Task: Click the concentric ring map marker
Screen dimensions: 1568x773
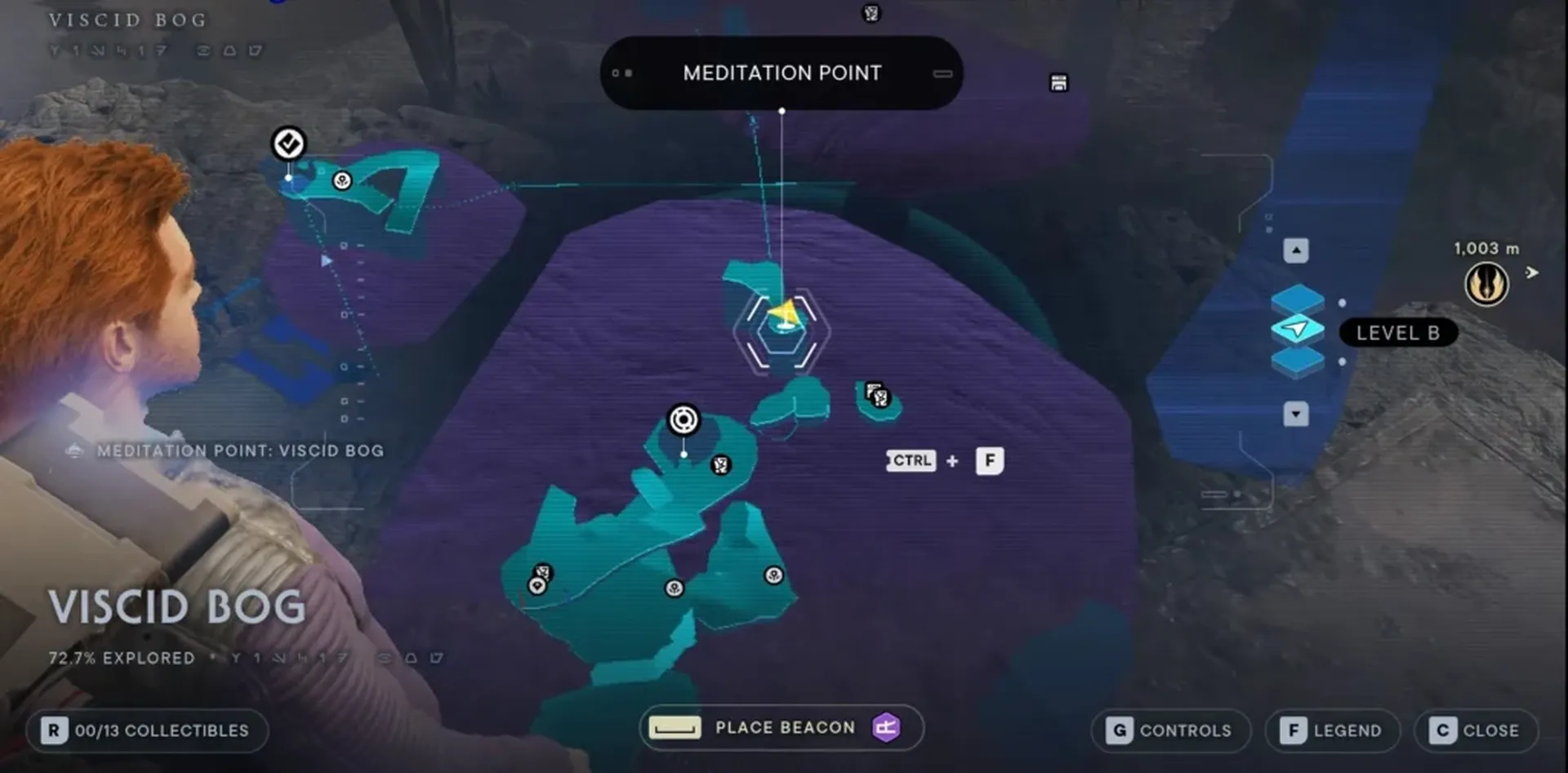Action: click(684, 420)
